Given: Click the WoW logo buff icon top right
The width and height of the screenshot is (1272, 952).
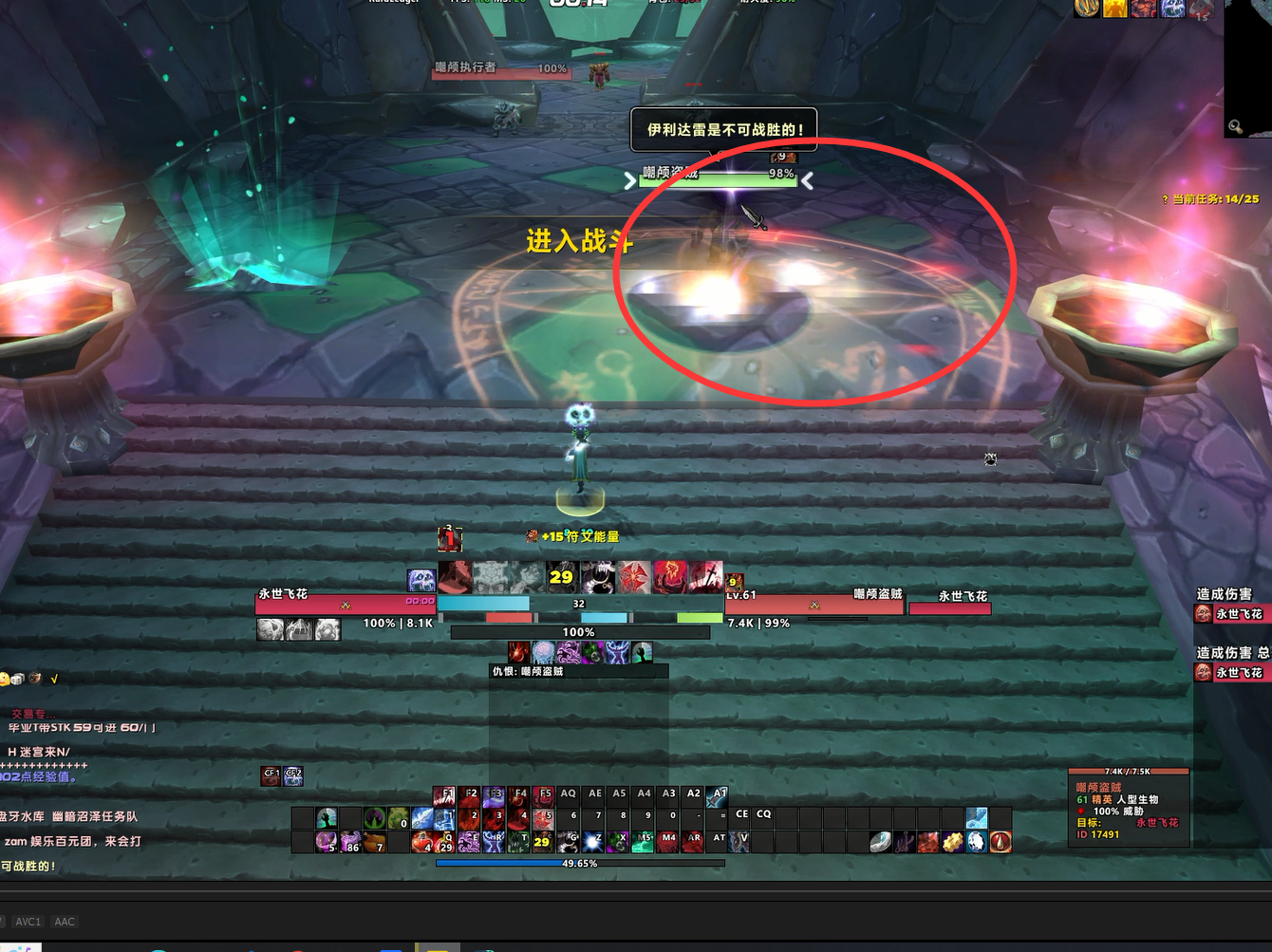Looking at the screenshot, I should (x=1086, y=9).
